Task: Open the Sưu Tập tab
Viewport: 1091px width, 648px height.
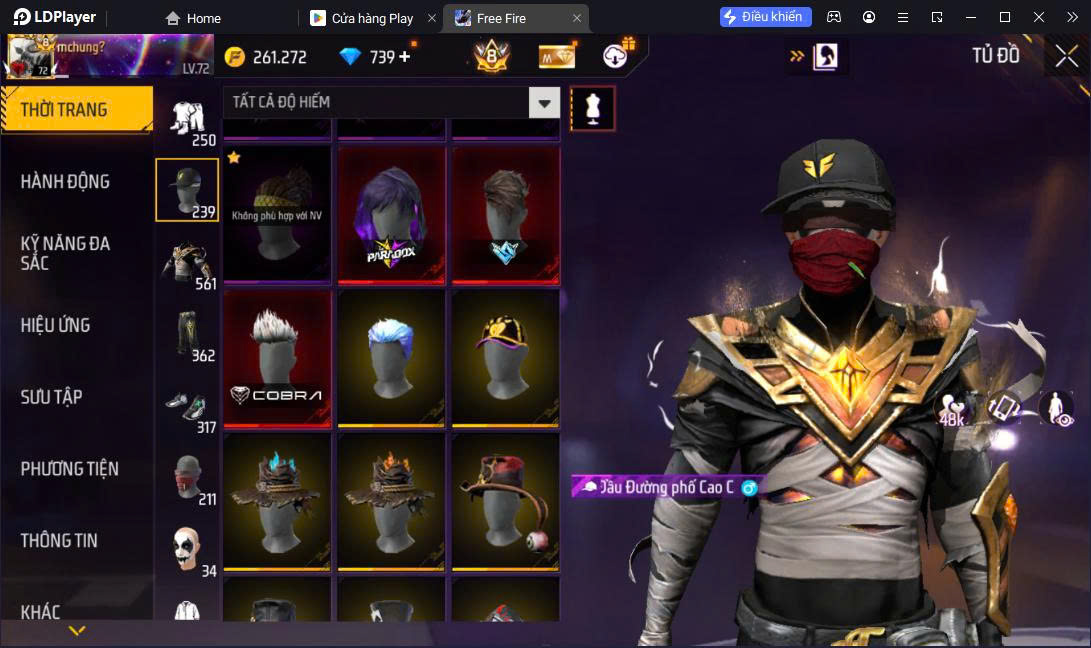Action: pyautogui.click(x=51, y=397)
